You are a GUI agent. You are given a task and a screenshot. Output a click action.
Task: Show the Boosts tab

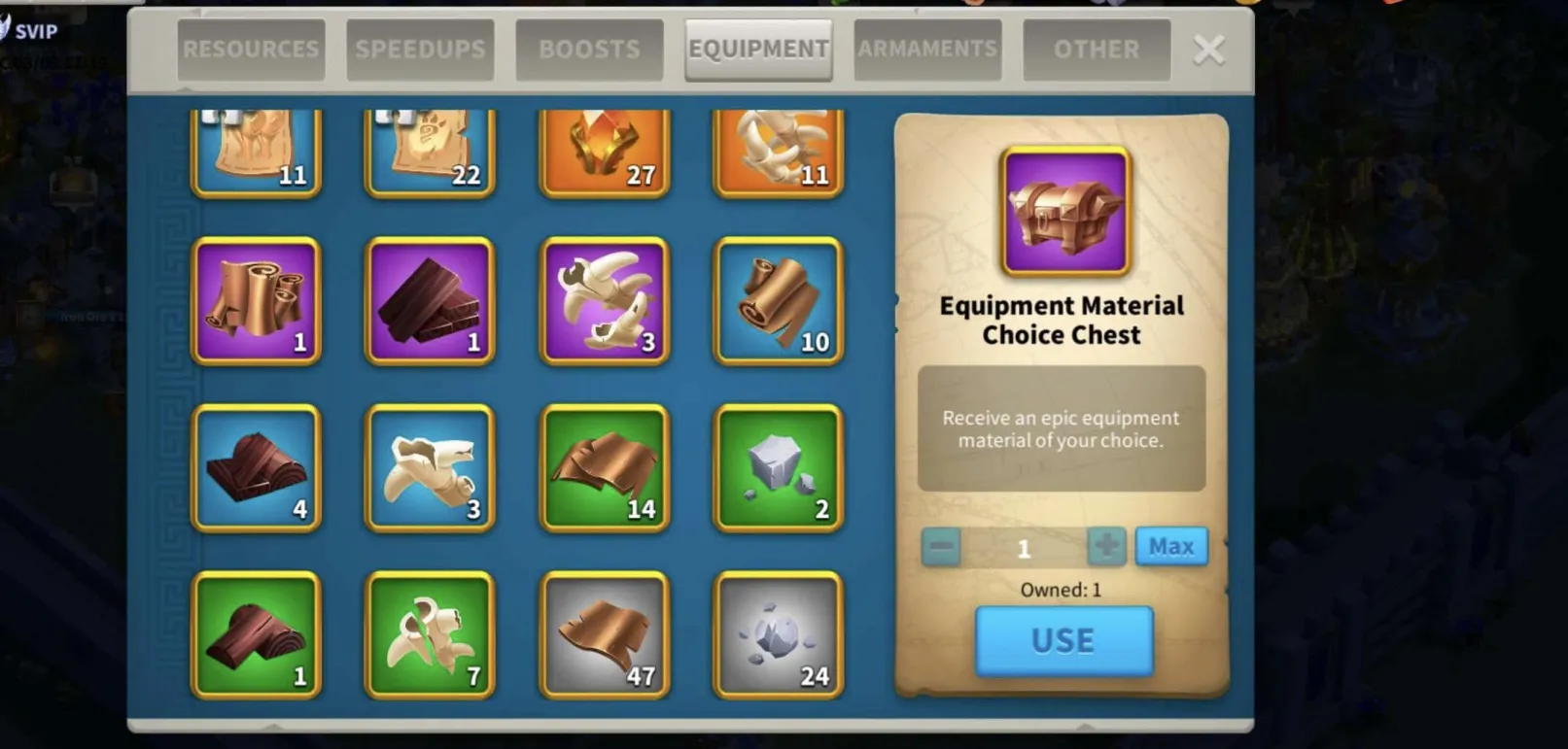tap(589, 50)
